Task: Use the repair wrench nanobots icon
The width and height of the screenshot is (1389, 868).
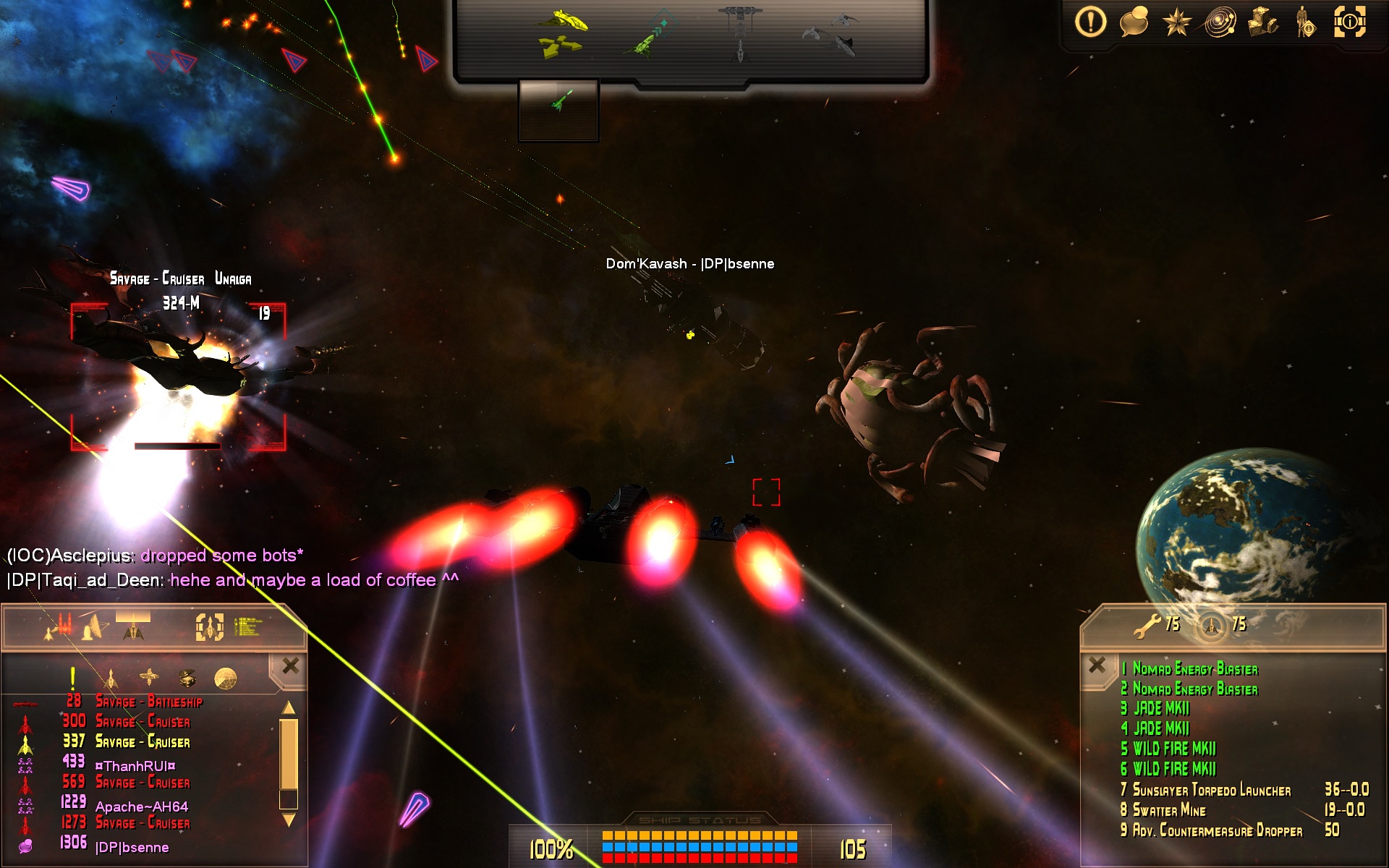Action: tap(1147, 626)
